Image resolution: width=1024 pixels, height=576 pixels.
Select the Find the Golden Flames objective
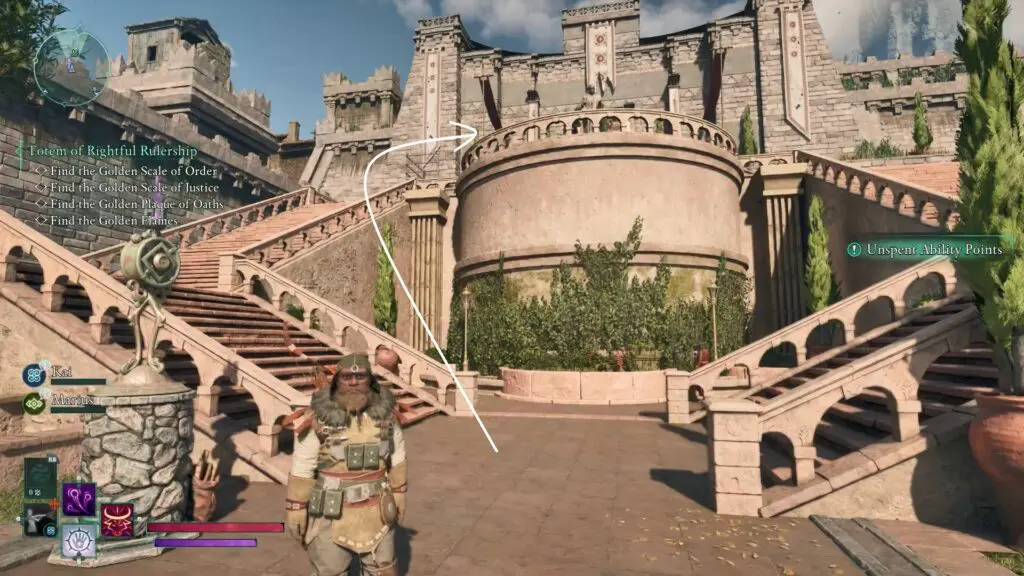point(113,220)
